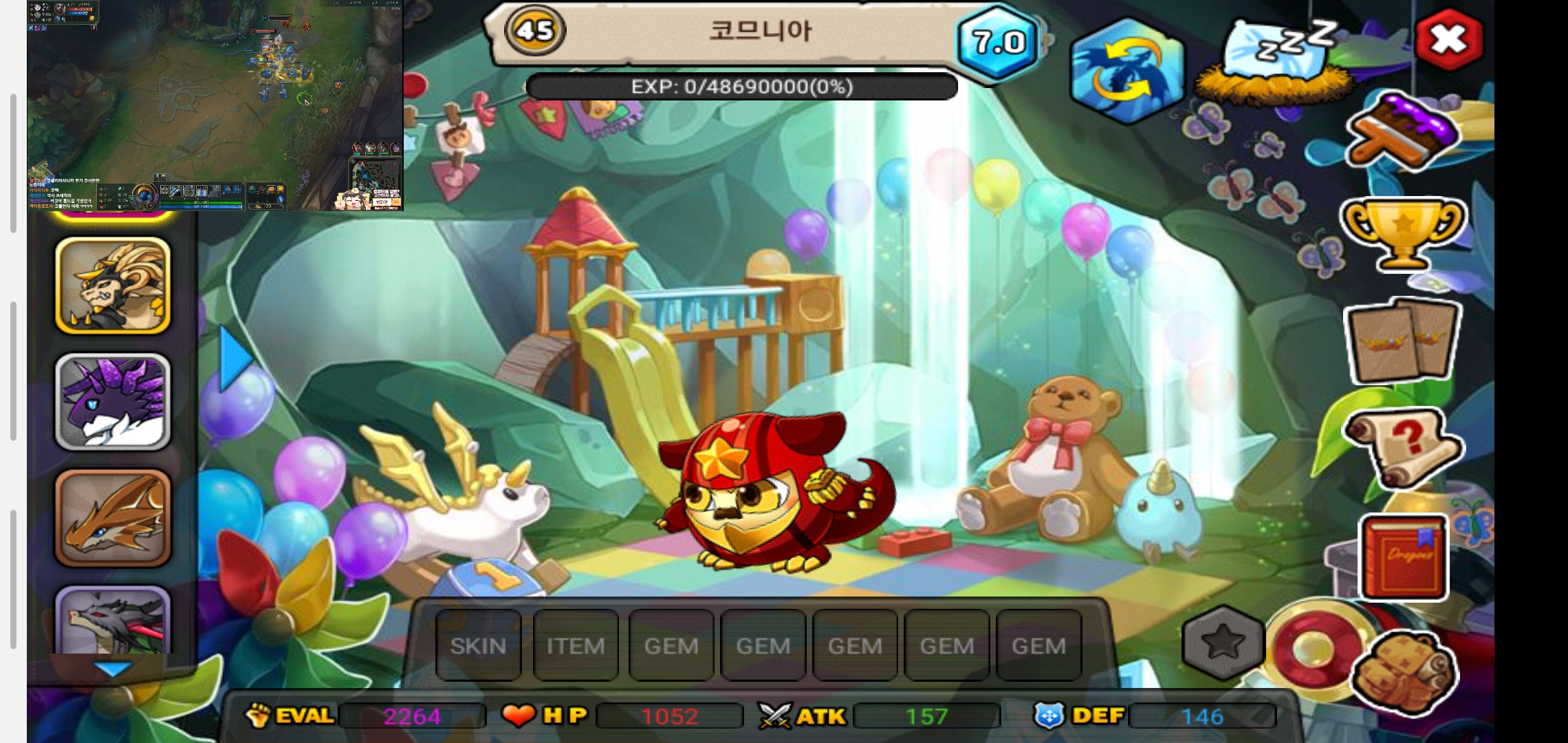1568x743 pixels.
Task: Choose the gray red-eyed dragon portrait
Action: pyautogui.click(x=113, y=621)
